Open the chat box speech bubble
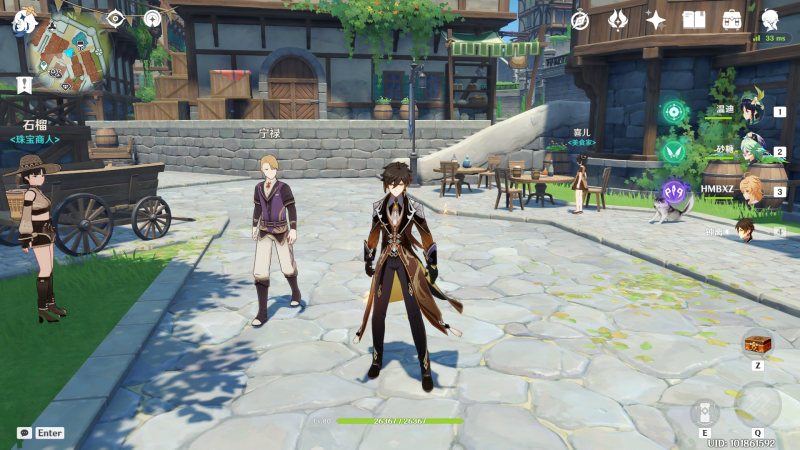Image resolution: width=800 pixels, height=450 pixels. 24,433
